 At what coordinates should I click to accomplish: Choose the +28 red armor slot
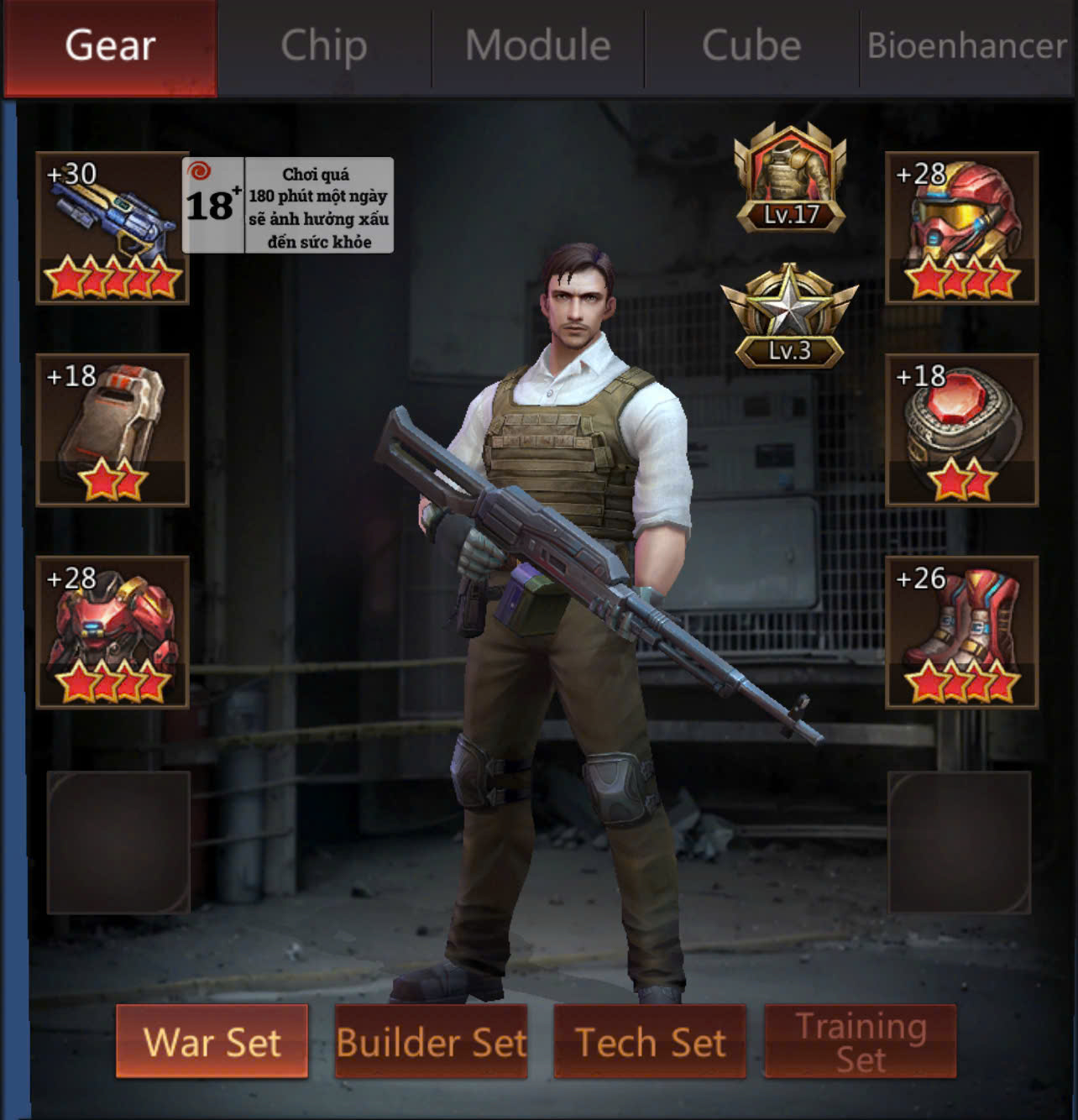113,632
